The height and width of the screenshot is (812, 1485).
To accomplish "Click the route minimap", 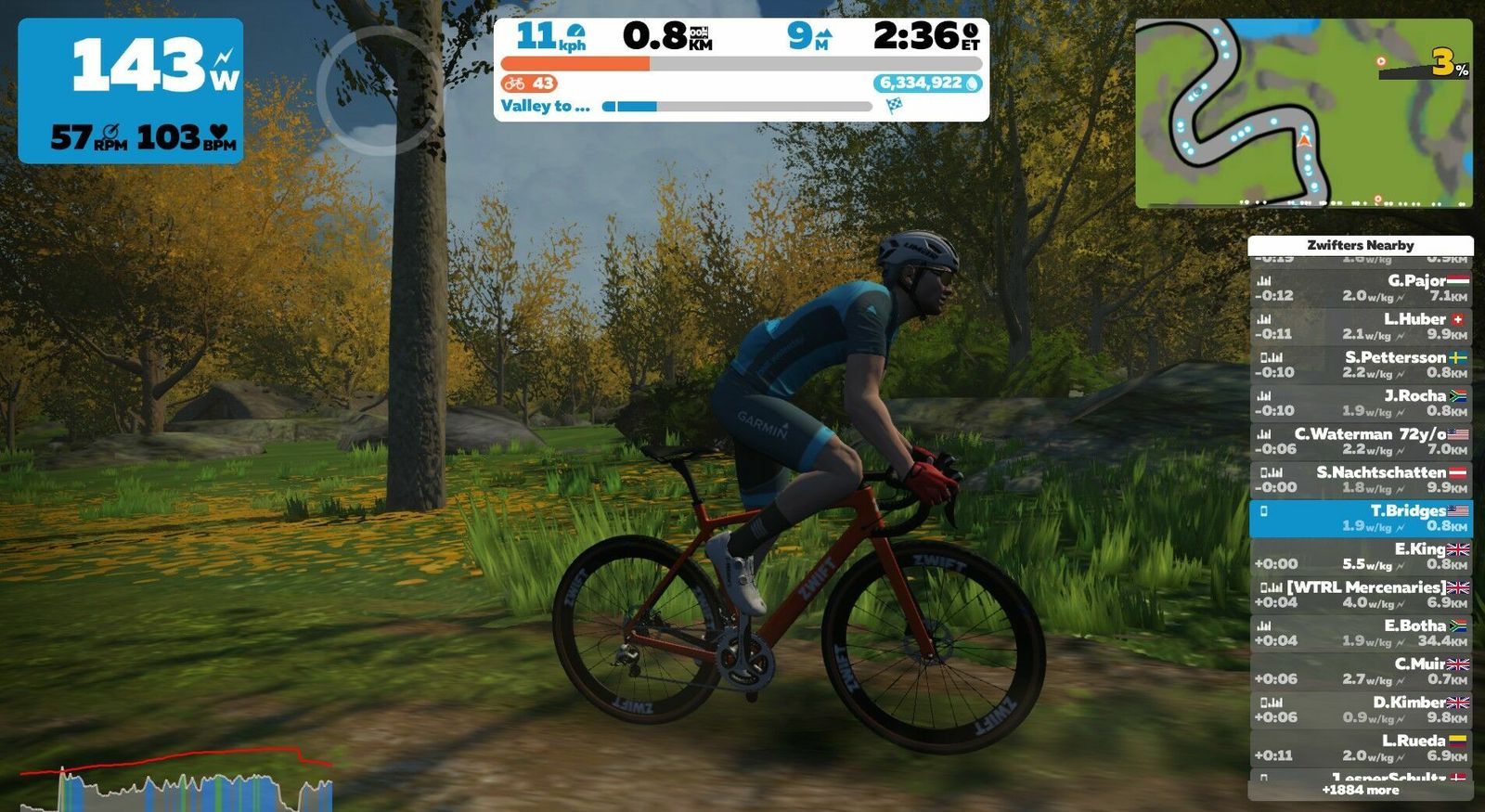I will click(x=1303, y=112).
